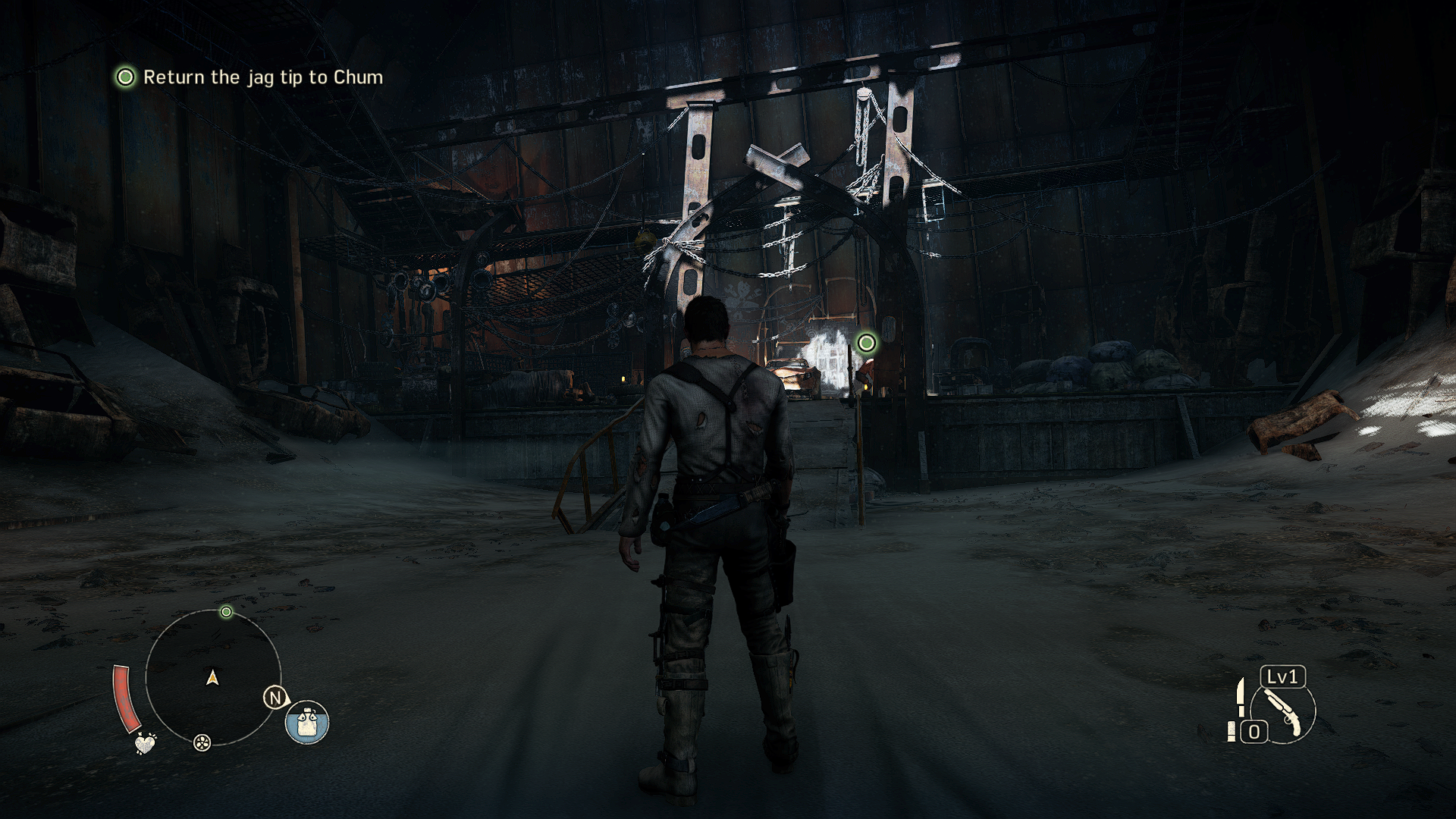This screenshot has height=819, width=1456.
Task: Click the green objective waypoint marker in the doorway
Action: 866,343
